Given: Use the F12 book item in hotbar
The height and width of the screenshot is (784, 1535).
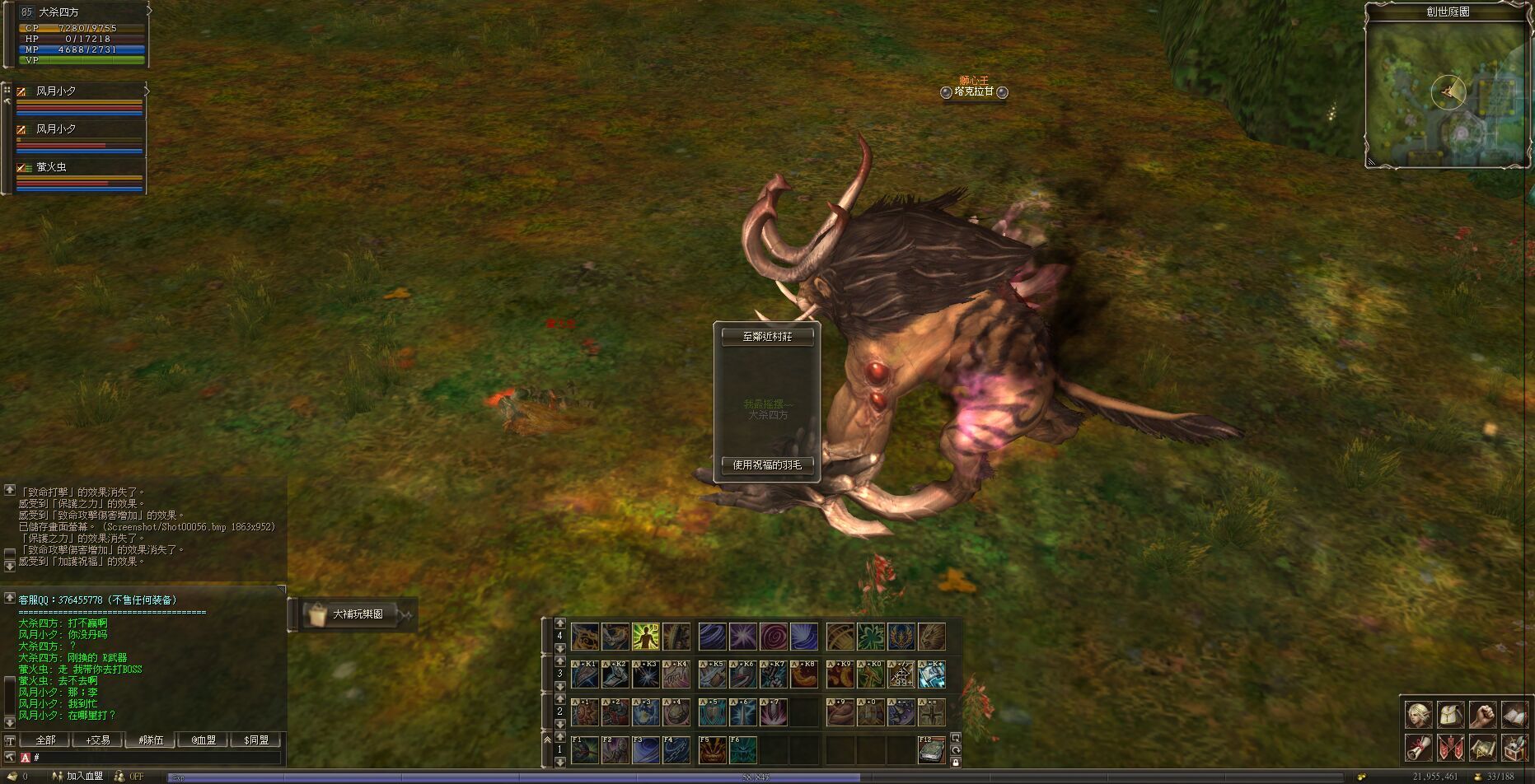Looking at the screenshot, I should pyautogui.click(x=931, y=749).
